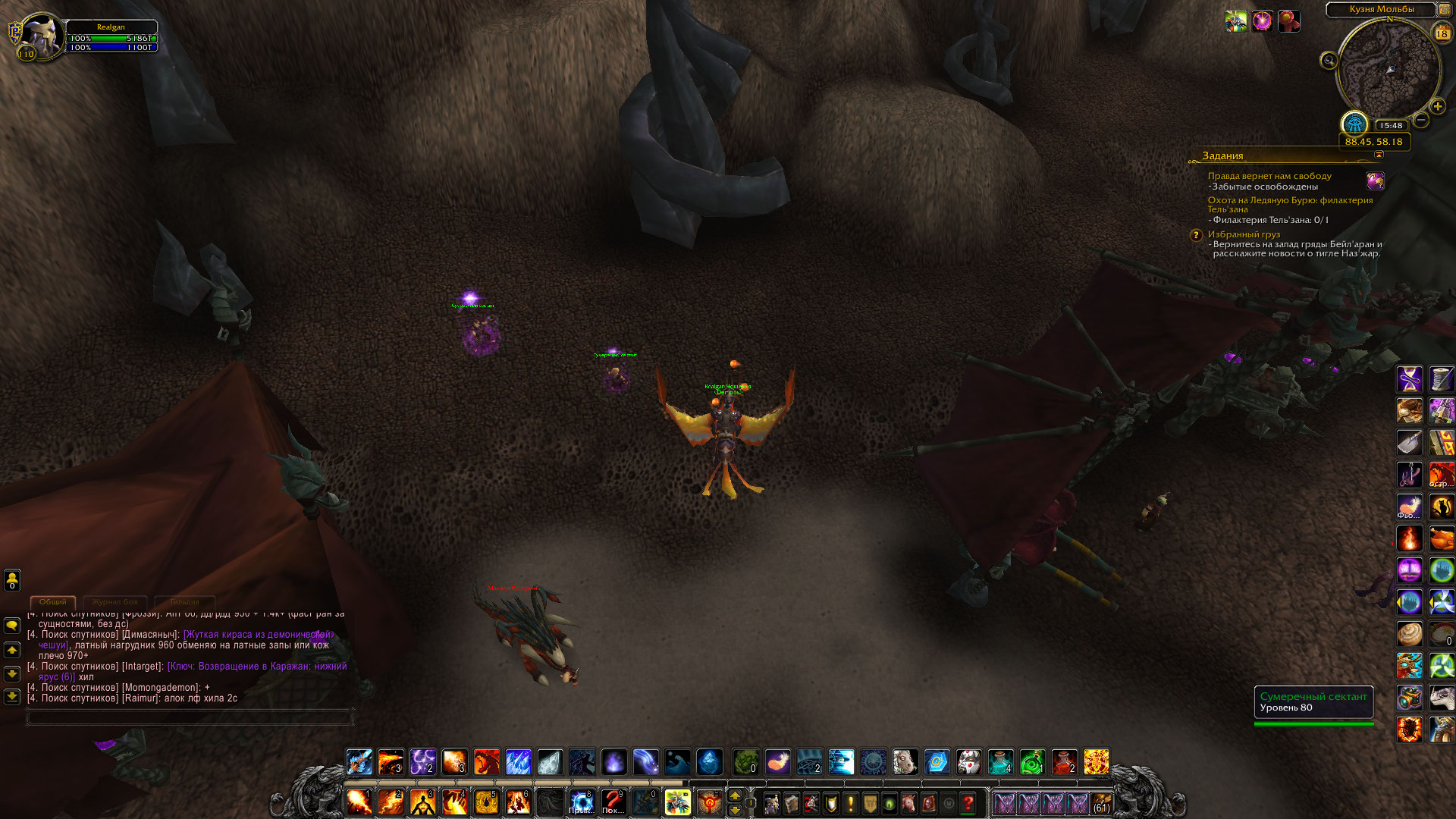Zoom out the minimap with minus button
1456x819 pixels.
(1421, 120)
